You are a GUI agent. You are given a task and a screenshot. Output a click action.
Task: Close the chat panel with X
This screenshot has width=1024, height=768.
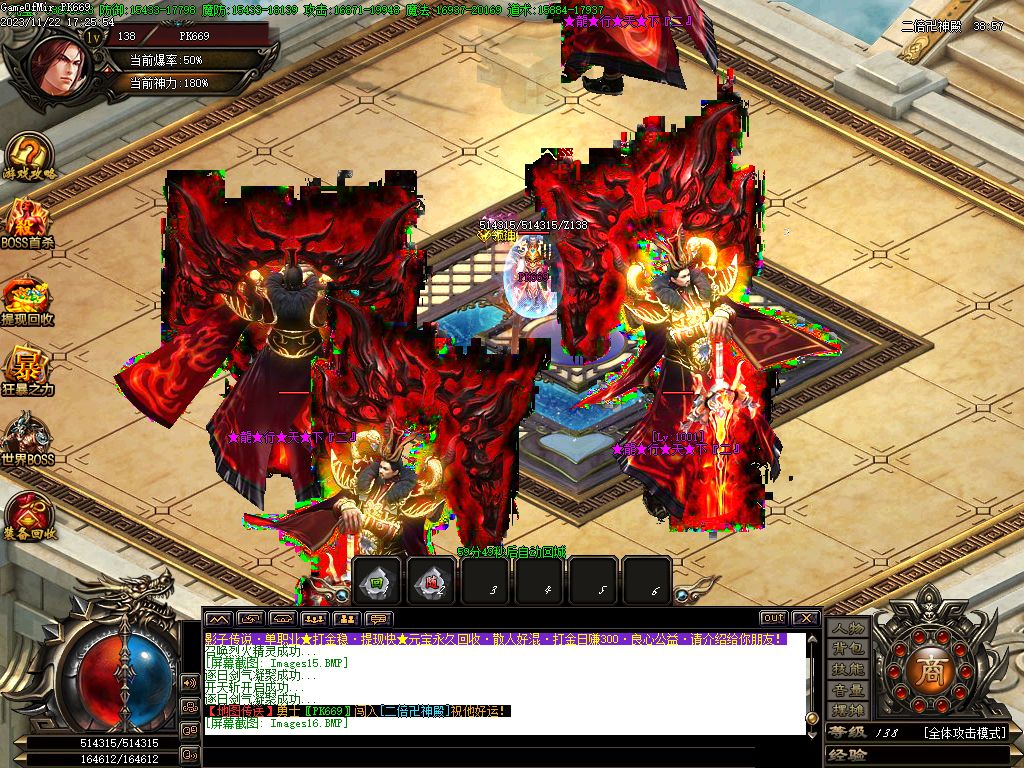tap(806, 618)
